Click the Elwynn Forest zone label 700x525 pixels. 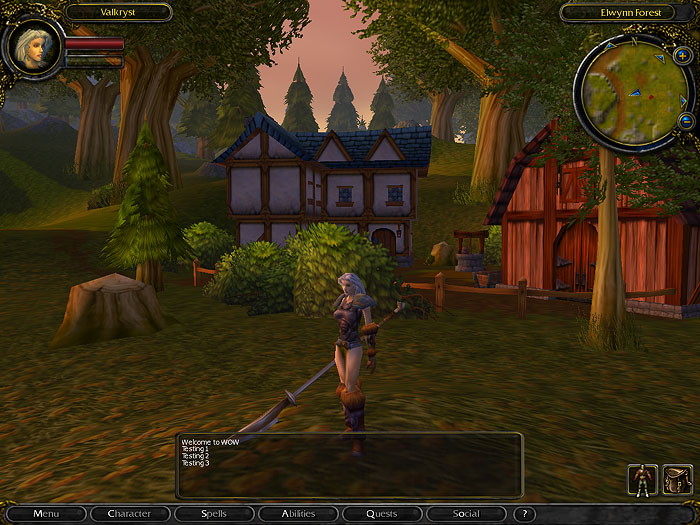625,13
